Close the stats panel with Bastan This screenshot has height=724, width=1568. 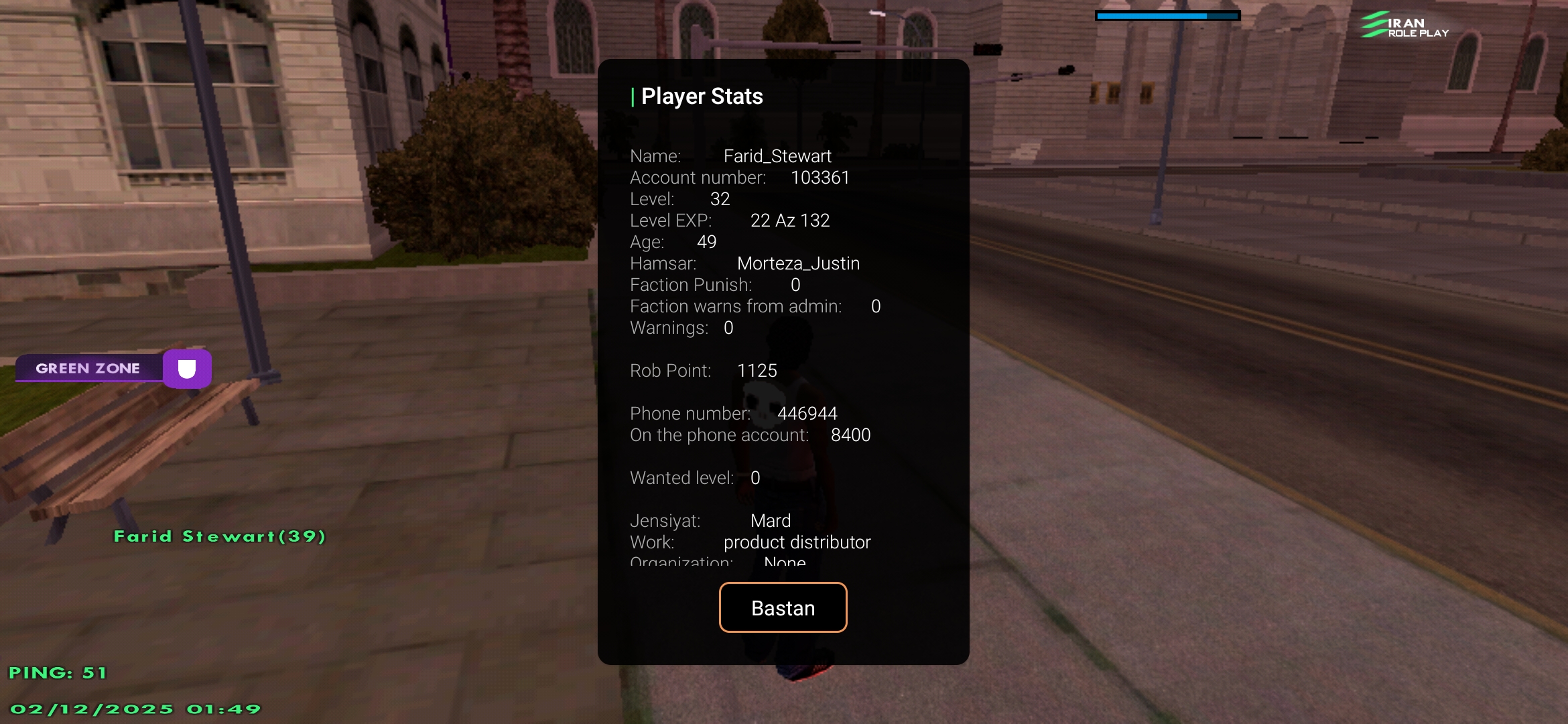[x=783, y=607]
